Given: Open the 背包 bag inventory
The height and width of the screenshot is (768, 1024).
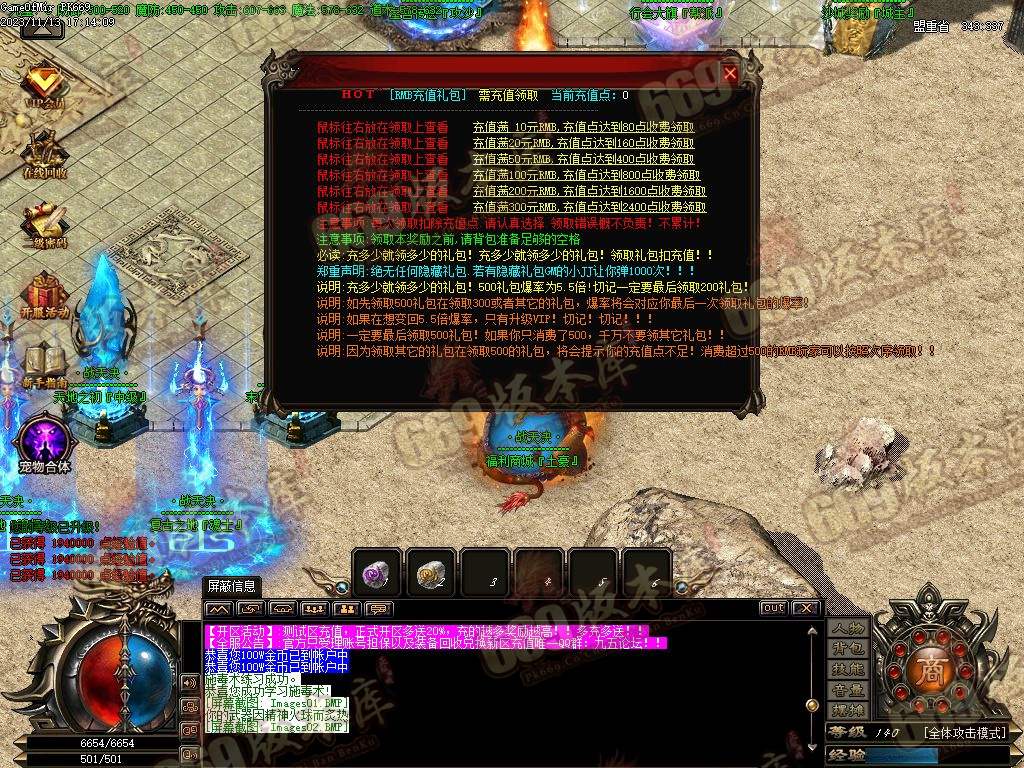Looking at the screenshot, I should click(848, 649).
